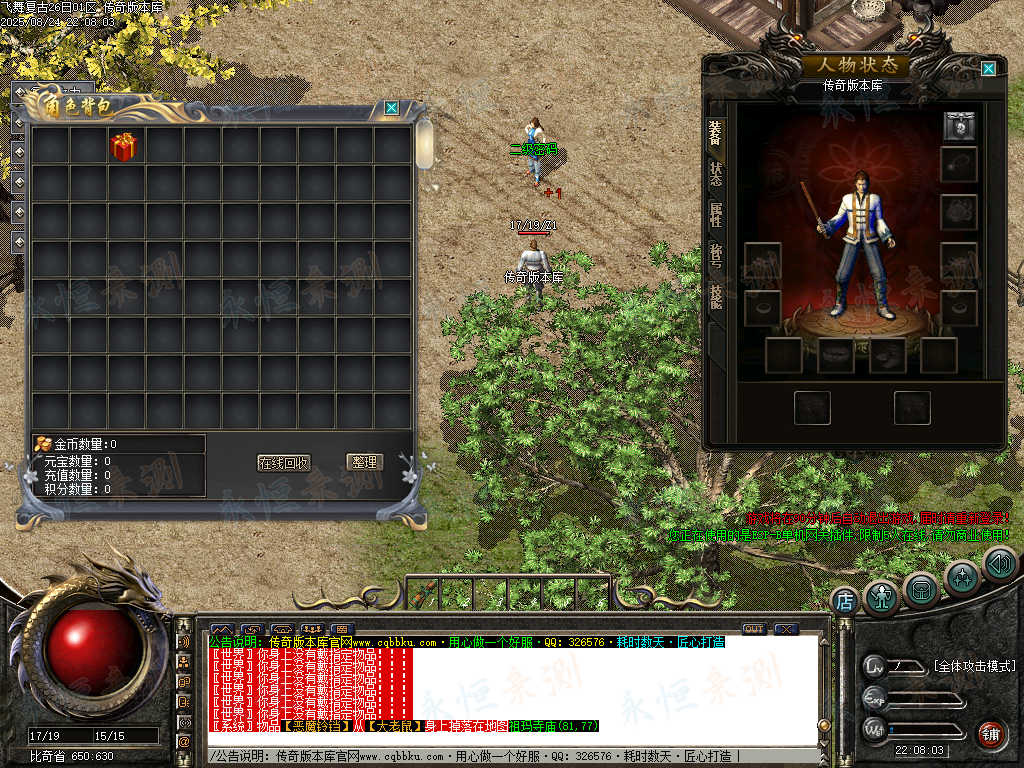The height and width of the screenshot is (768, 1024).
Task: Switch to the 技能 skills tab
Action: coord(716,295)
